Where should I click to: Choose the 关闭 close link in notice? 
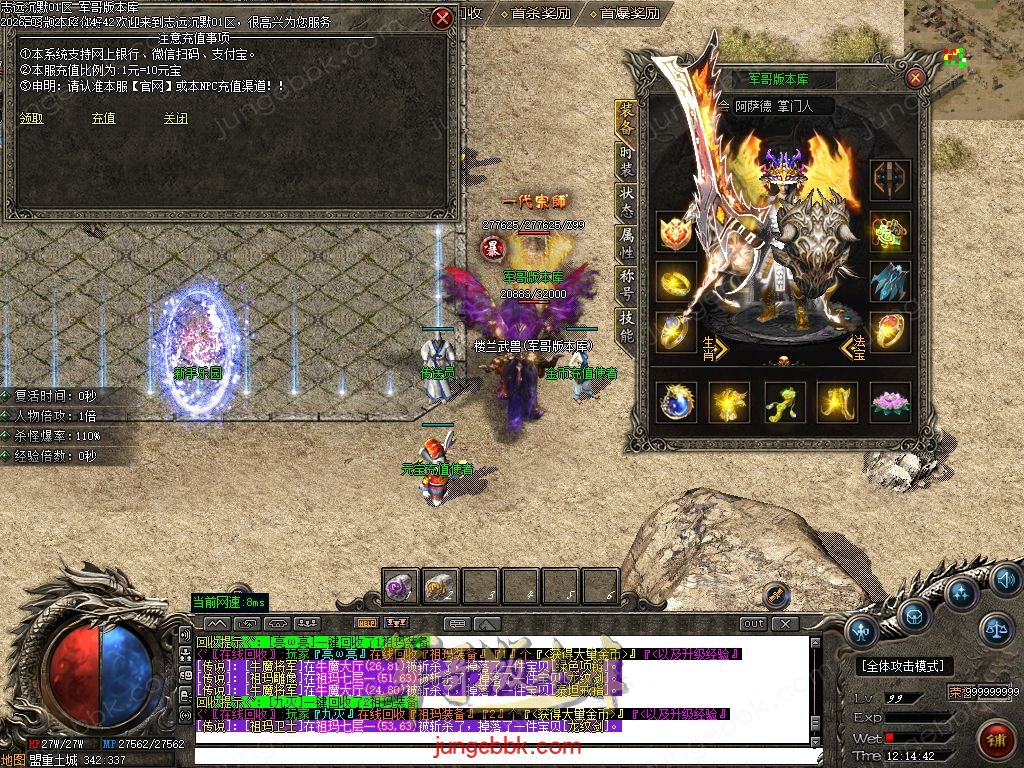click(x=176, y=118)
